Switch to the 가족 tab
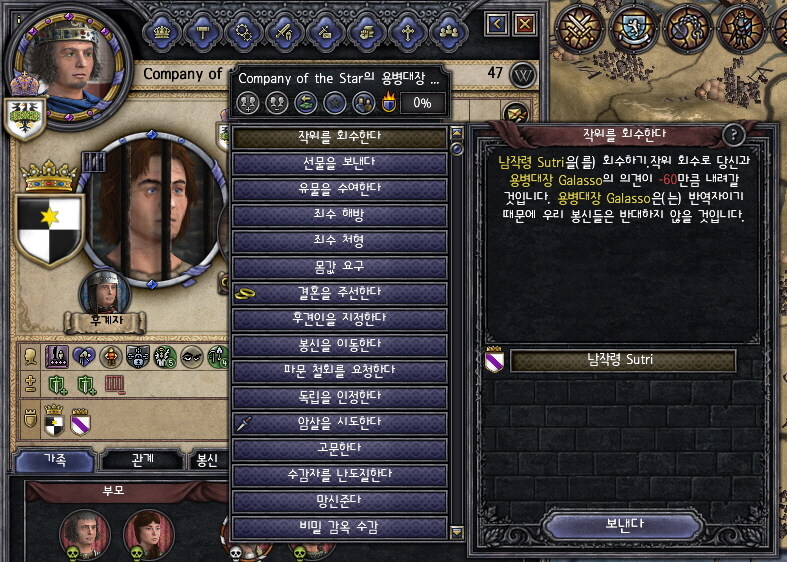The image size is (787, 562). tap(55, 460)
